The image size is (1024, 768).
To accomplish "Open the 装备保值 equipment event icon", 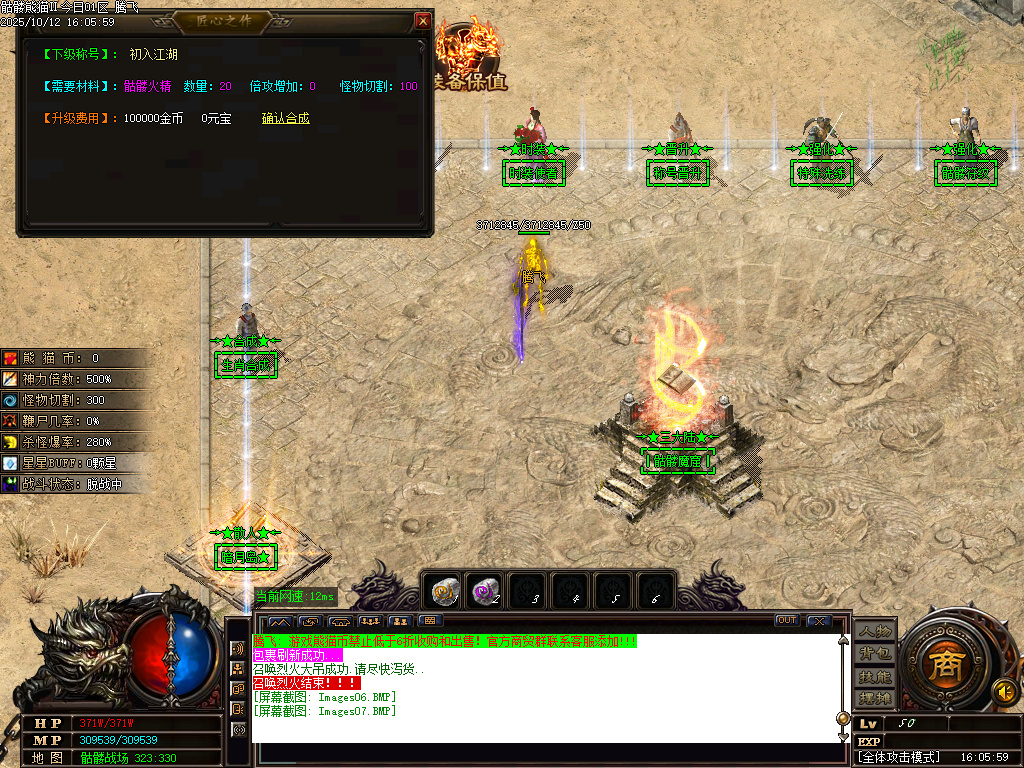I will click(472, 55).
